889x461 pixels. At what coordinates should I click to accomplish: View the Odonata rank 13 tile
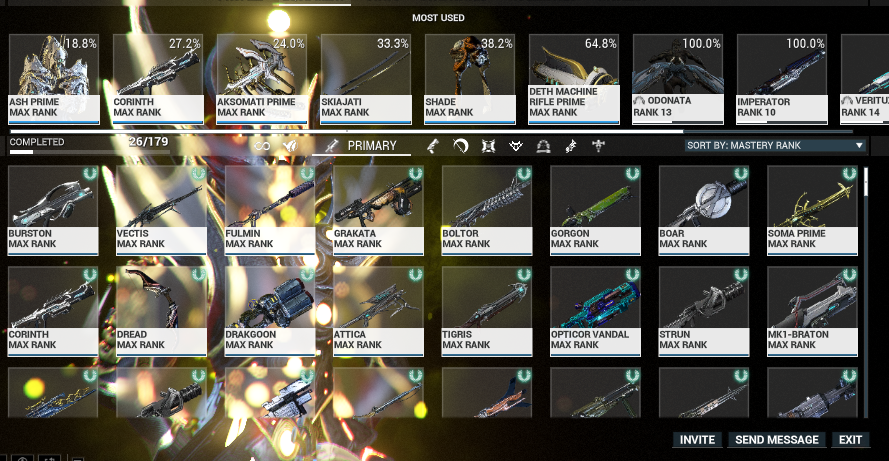678,78
